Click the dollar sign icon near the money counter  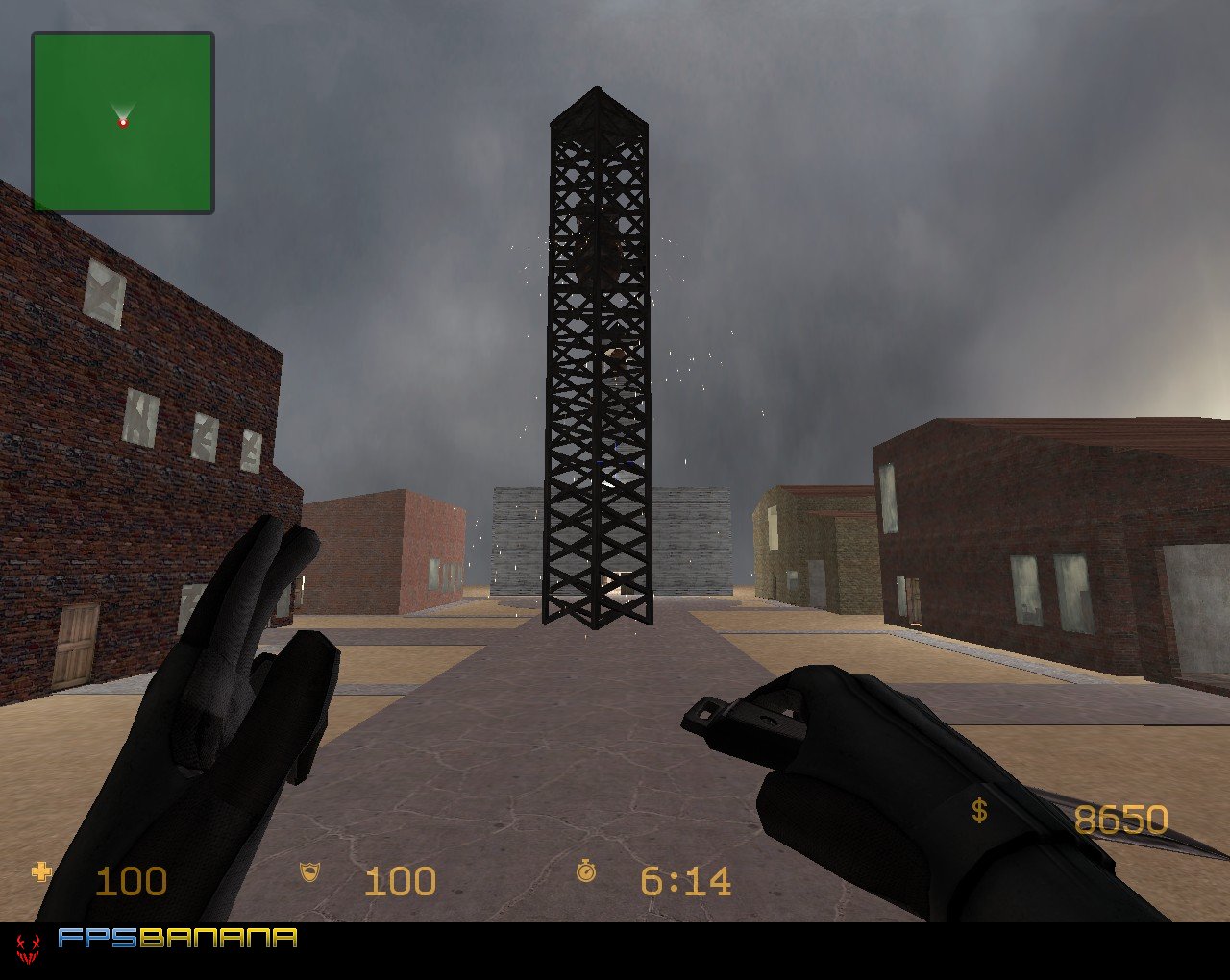(x=979, y=812)
